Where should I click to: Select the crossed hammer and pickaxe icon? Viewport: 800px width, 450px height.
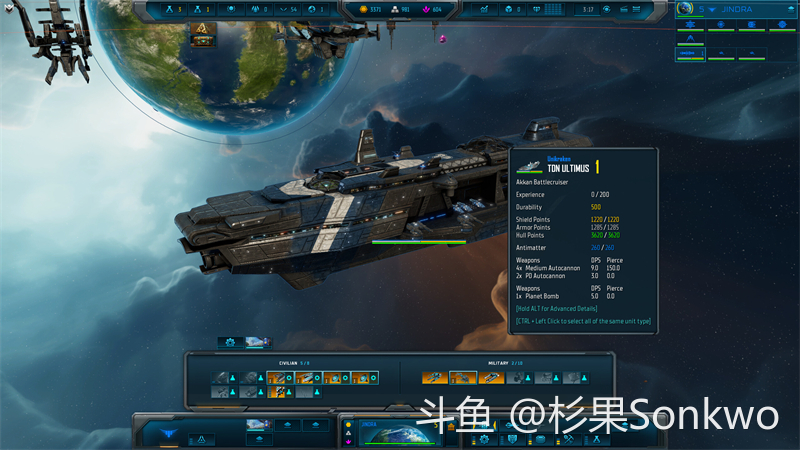pyautogui.click(x=567, y=439)
